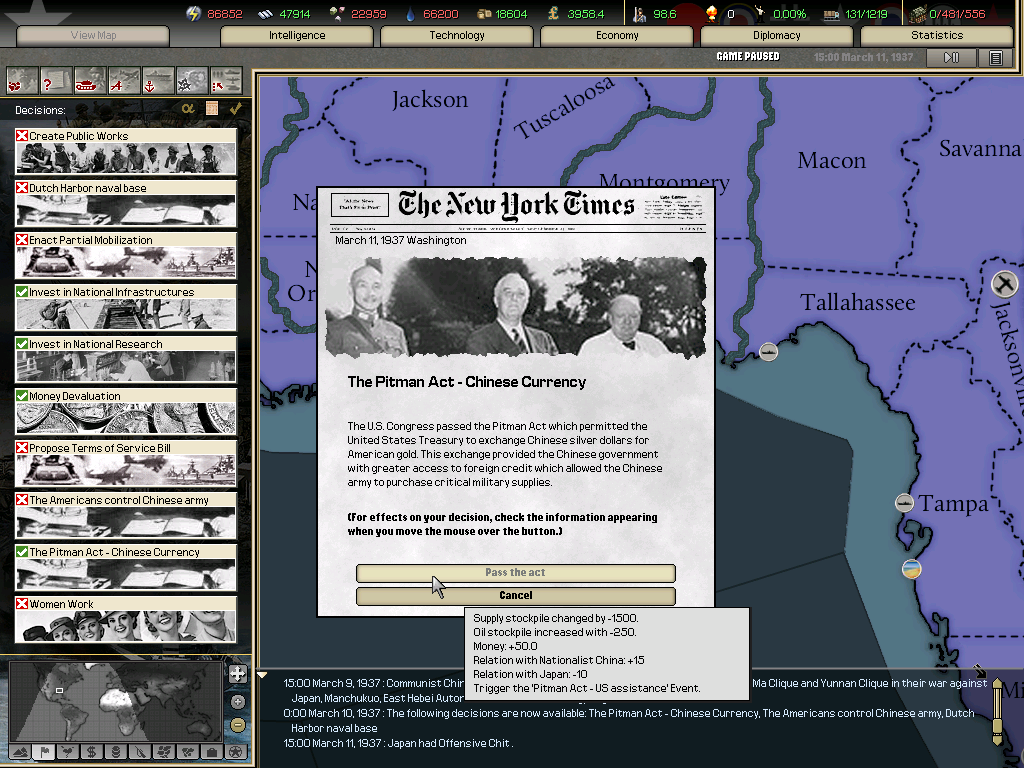Select Create Public Works decision
1024x768 pixels.
click(126, 151)
